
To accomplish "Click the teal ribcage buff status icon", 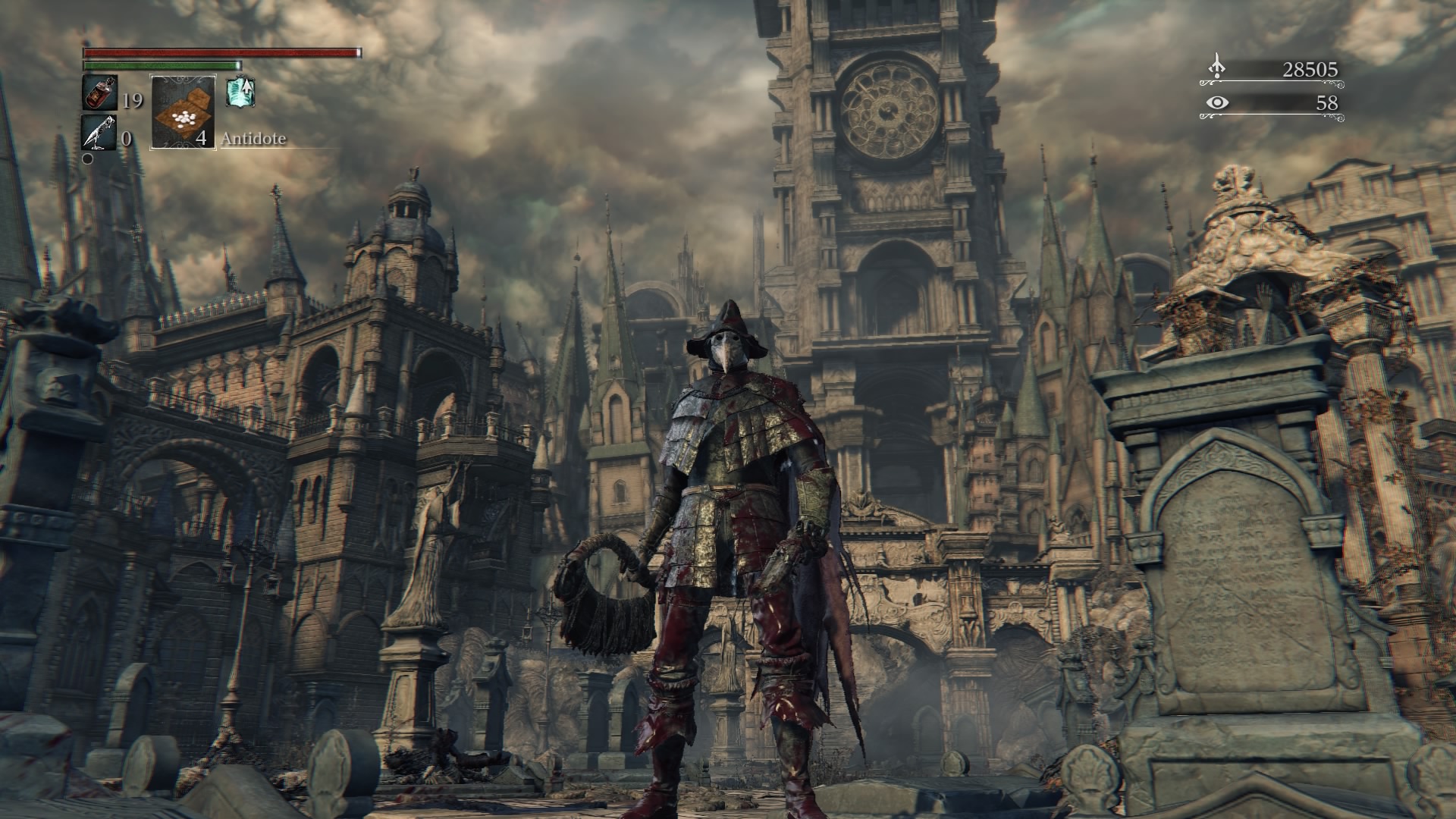I will (x=240, y=92).
